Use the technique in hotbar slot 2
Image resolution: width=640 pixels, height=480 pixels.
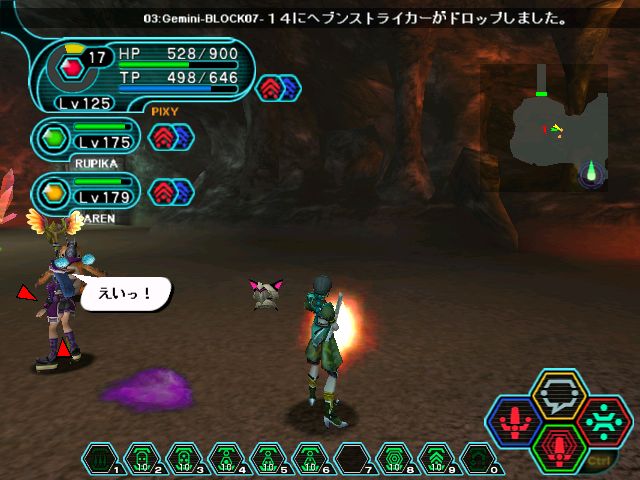tap(142, 458)
